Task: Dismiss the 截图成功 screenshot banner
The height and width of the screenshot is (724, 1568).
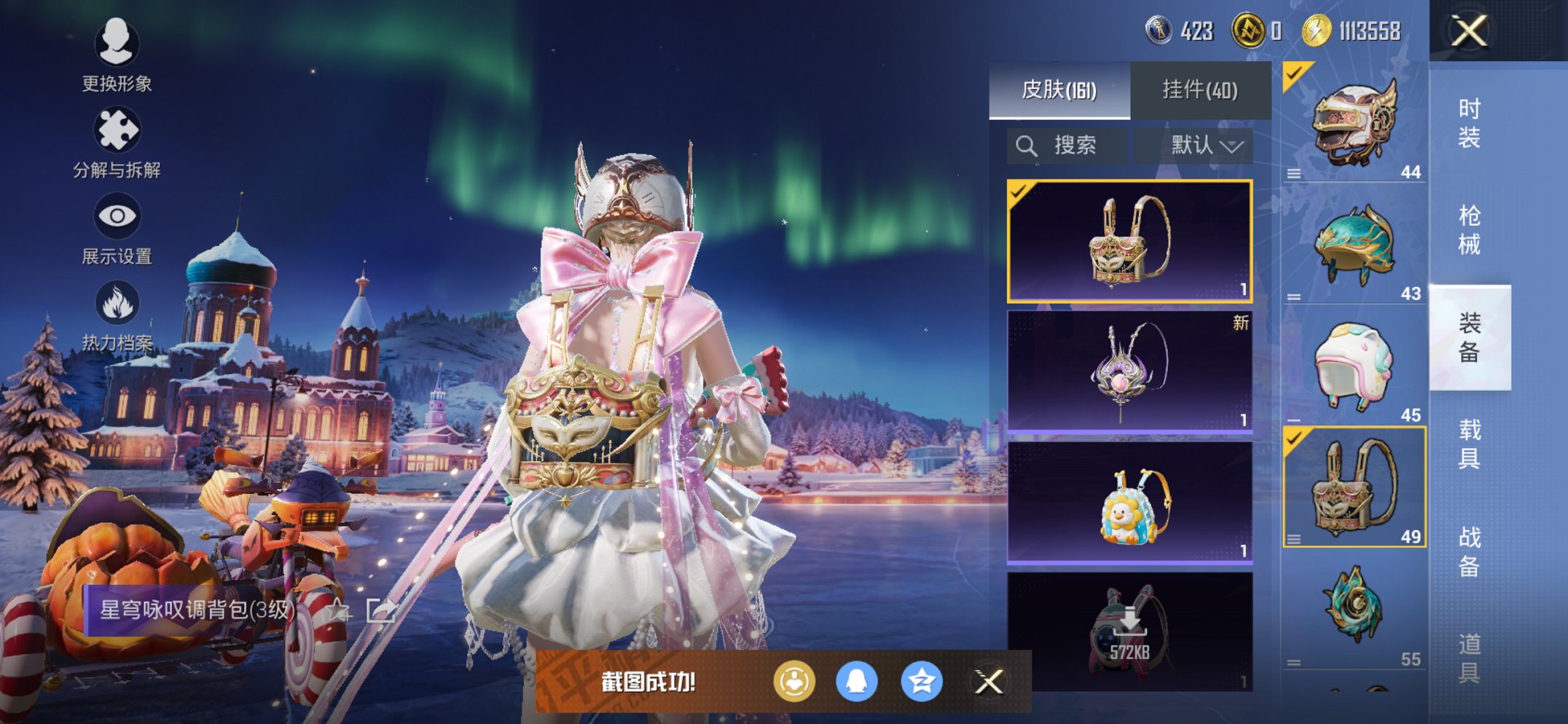Action: pos(989,682)
